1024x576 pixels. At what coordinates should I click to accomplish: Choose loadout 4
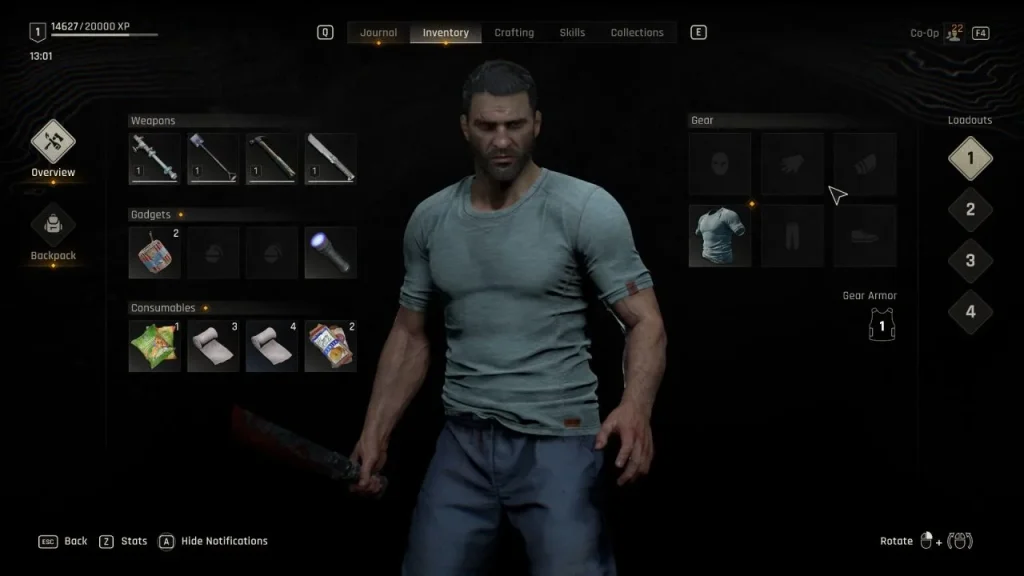969,312
